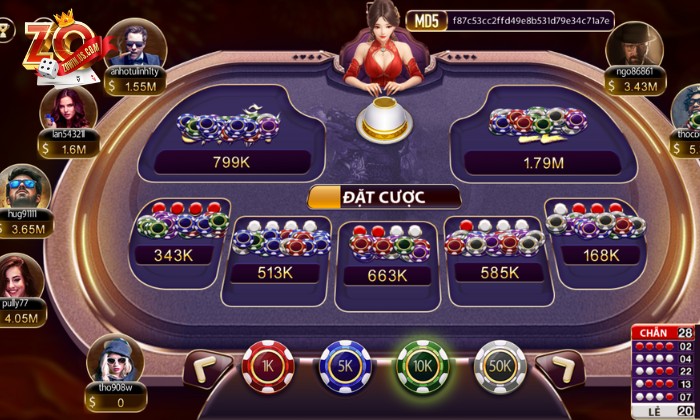Image resolution: width=700 pixels, height=420 pixels.
Task: Select the silver 50K chip
Action: click(499, 365)
